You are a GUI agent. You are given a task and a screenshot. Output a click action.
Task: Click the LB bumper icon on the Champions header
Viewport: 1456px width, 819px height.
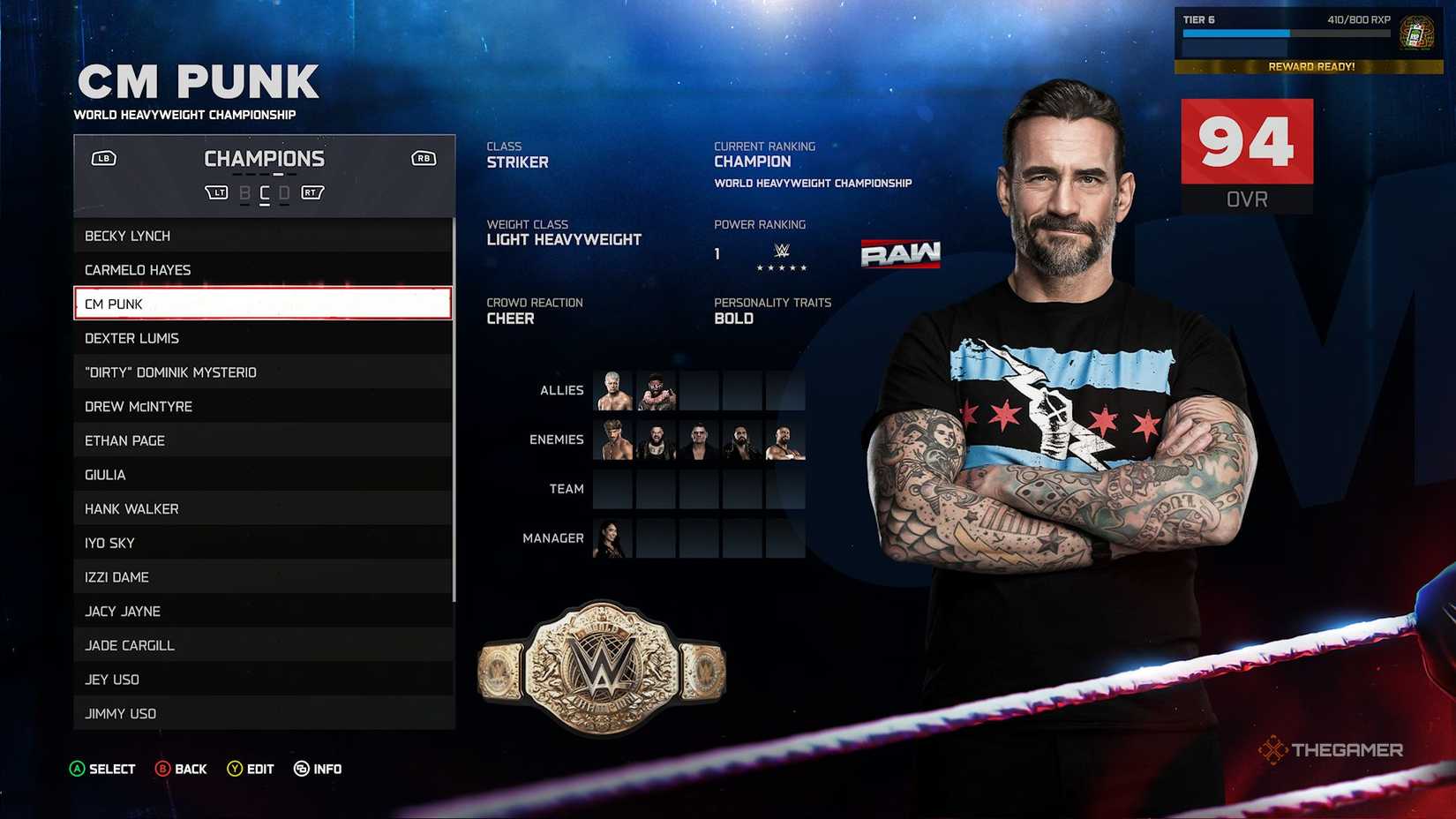pos(103,158)
